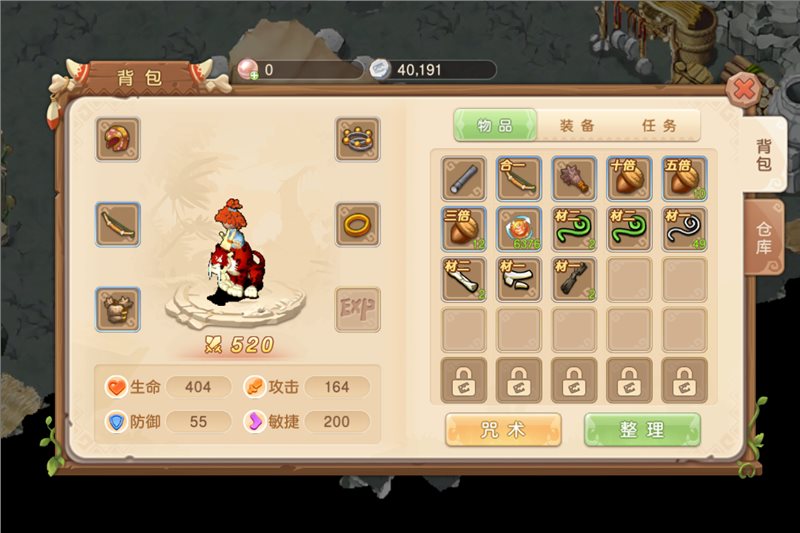Select the white vine stack of 49

684,229
